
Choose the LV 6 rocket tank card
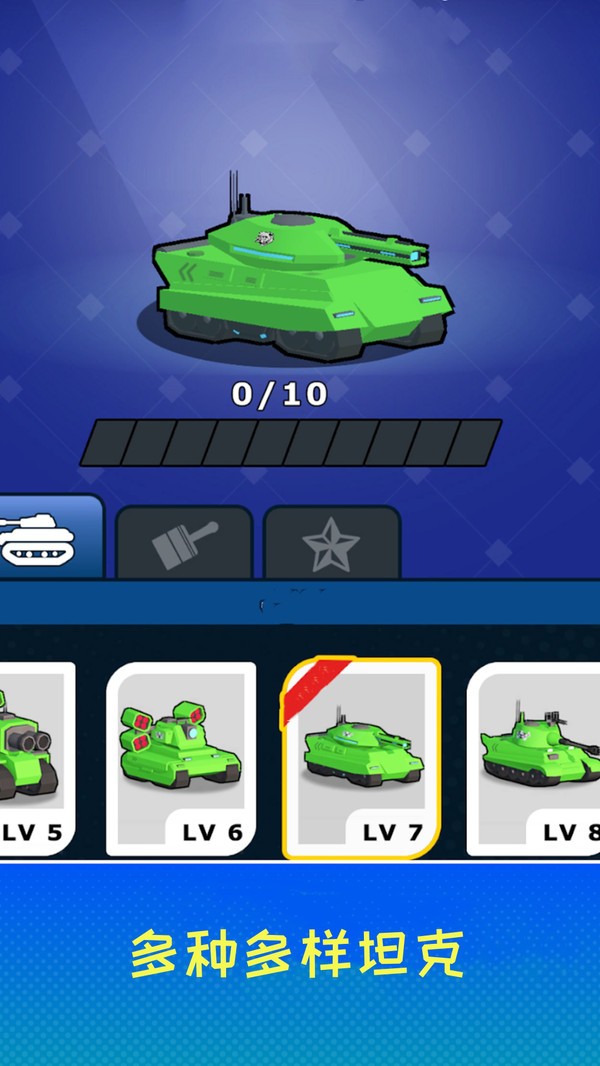(x=181, y=760)
